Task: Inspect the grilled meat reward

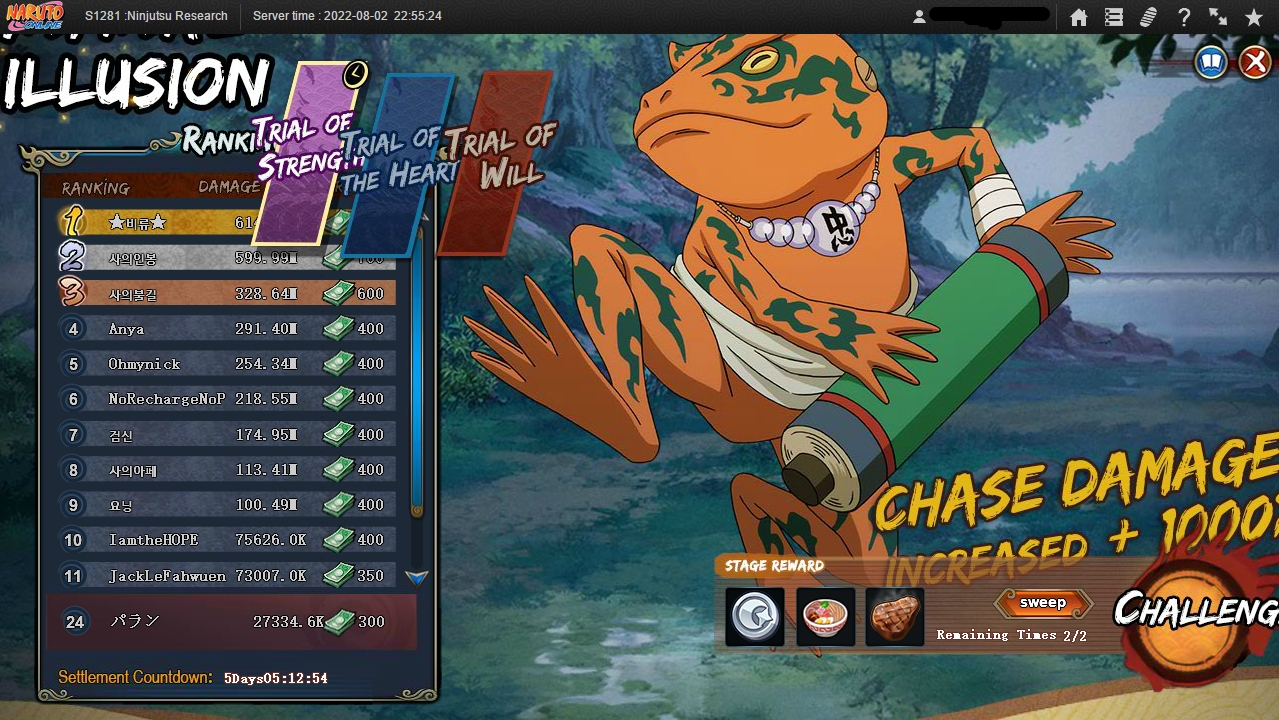Action: point(895,616)
